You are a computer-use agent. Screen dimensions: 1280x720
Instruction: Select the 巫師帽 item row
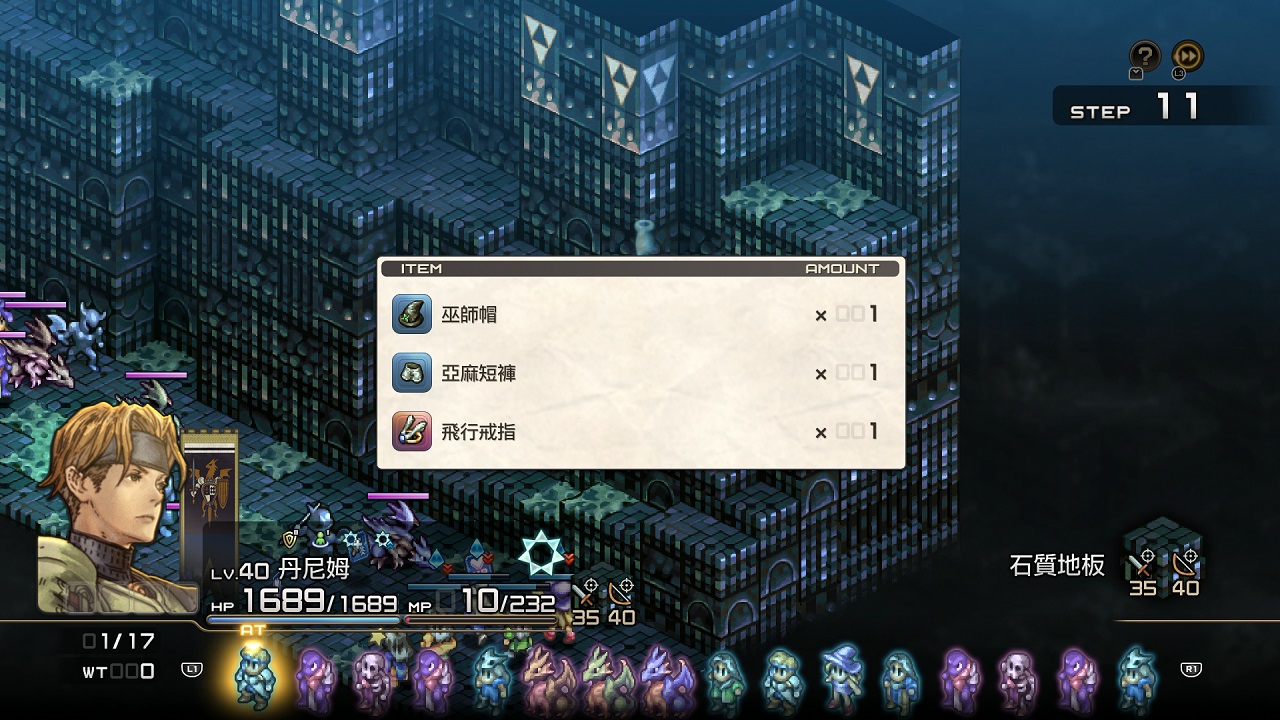click(x=640, y=315)
